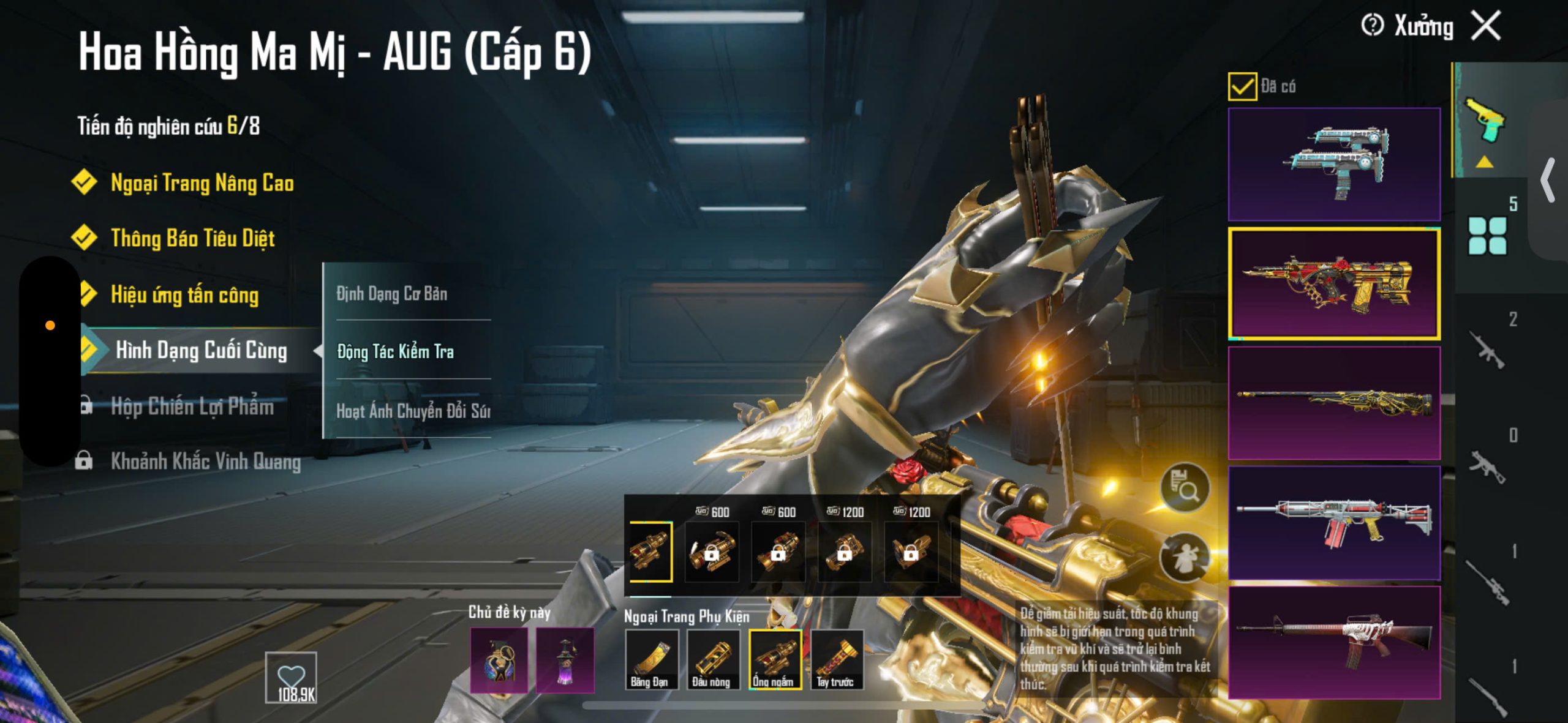Viewport: 1568px width, 723px height.
Task: Select Hoạt Ảnh Chuyển Đổi option
Action: coord(413,410)
